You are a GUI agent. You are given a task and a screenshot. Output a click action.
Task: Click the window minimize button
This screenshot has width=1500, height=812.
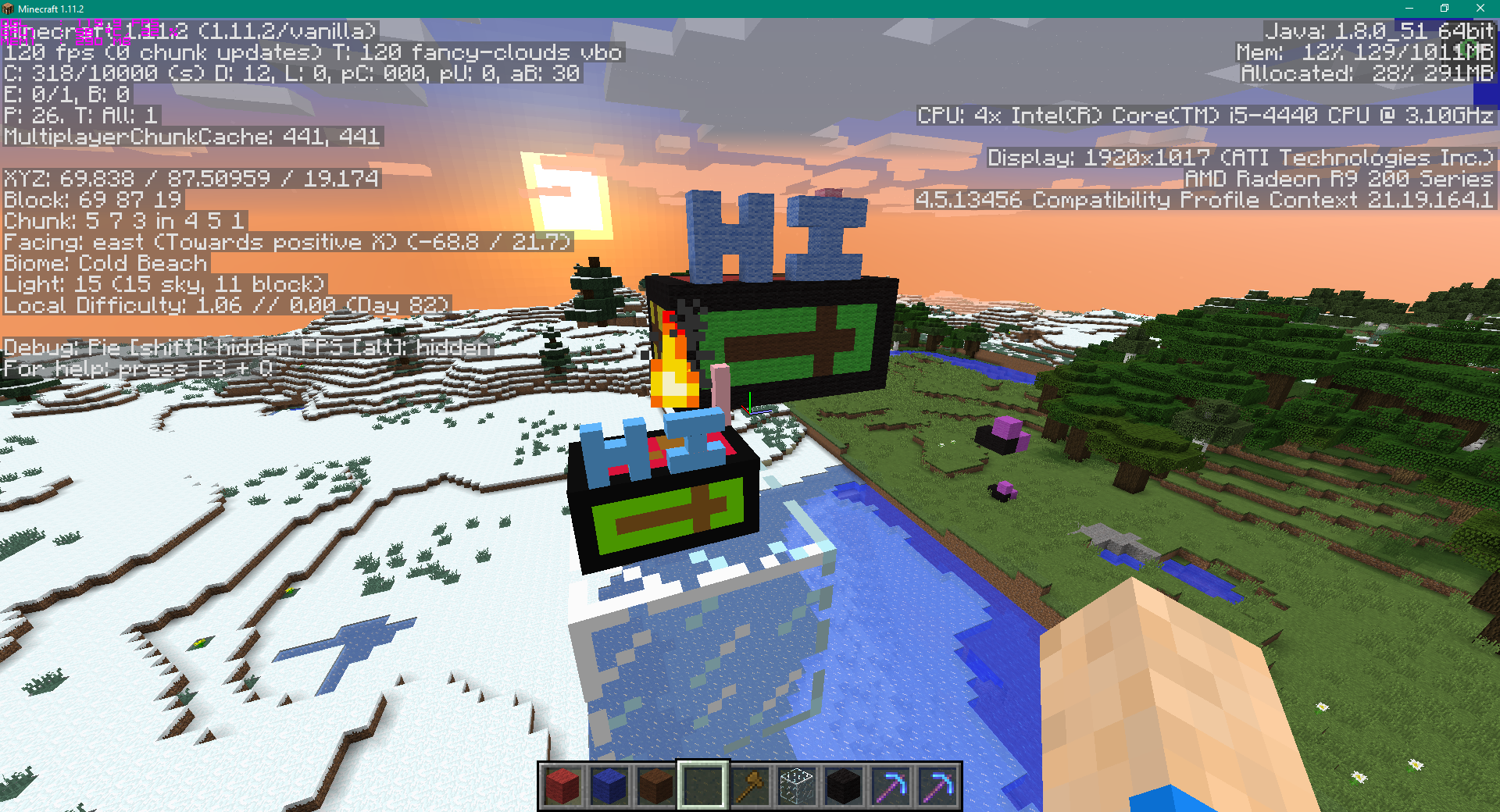coord(1409,9)
